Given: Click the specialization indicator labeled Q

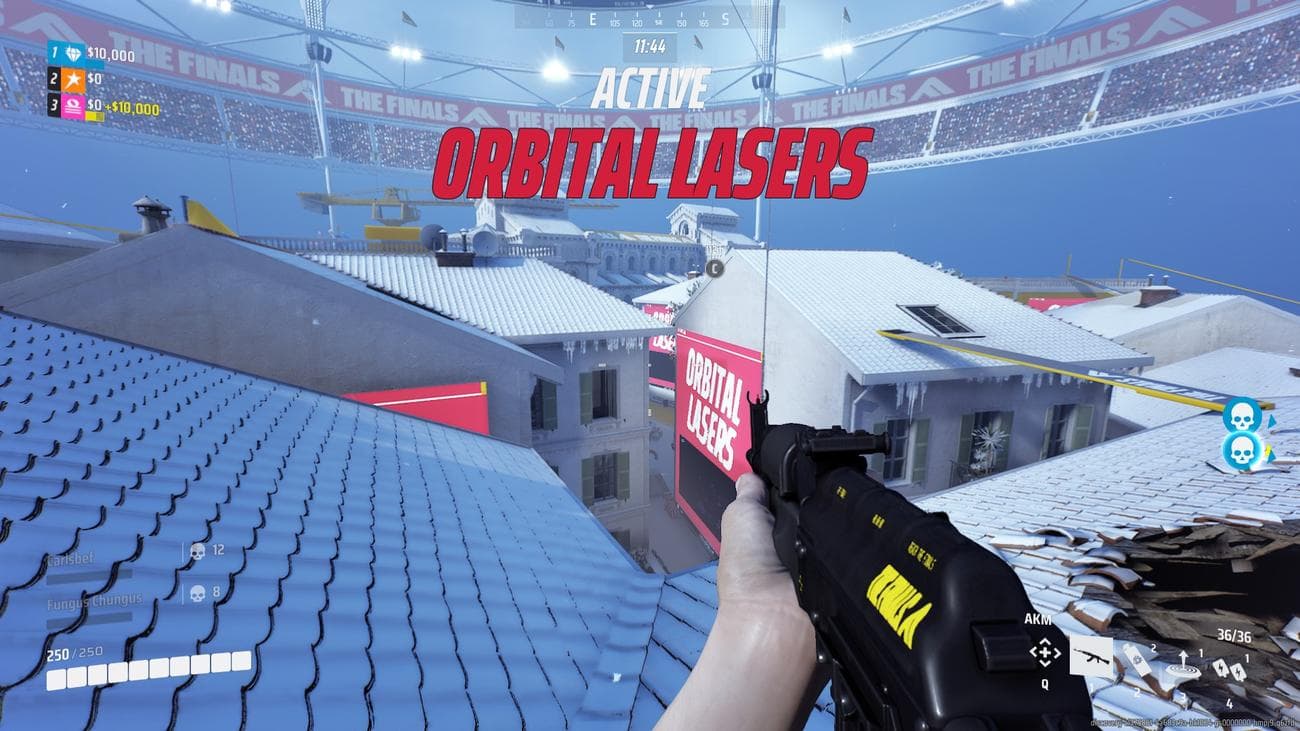Looking at the screenshot, I should pos(1043,686).
